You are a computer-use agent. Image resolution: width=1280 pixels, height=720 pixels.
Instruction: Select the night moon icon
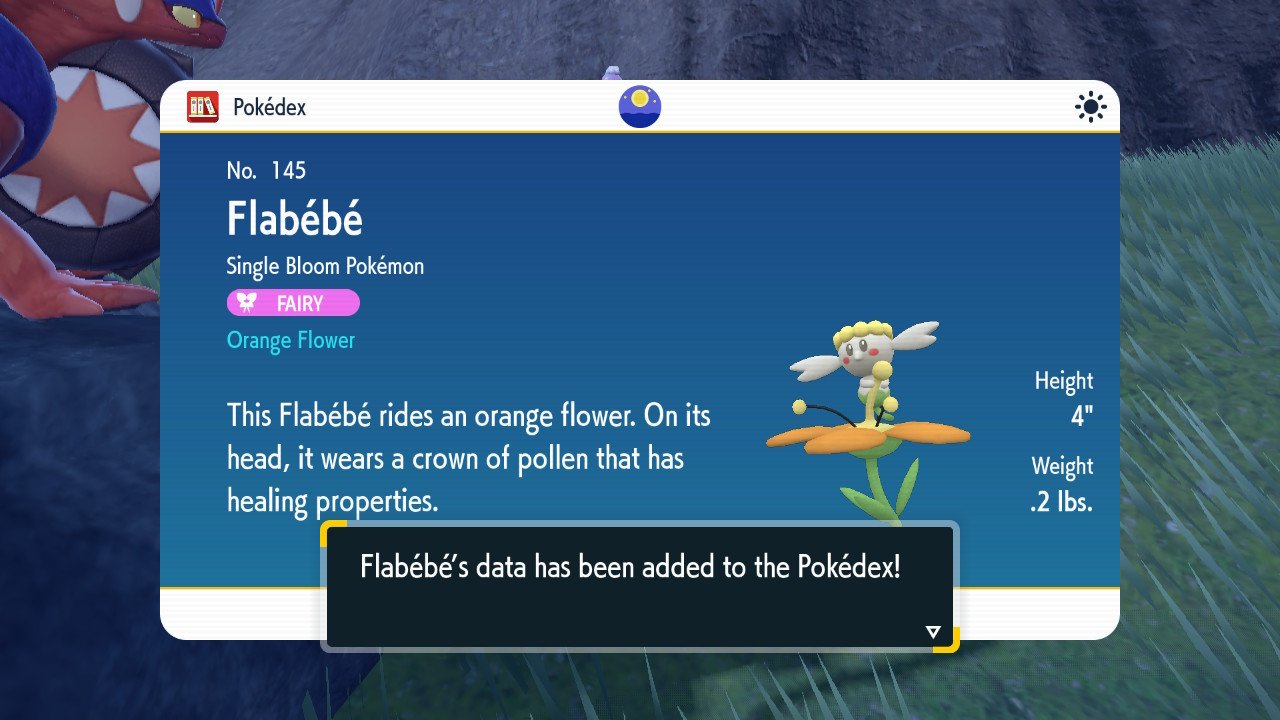click(x=640, y=107)
